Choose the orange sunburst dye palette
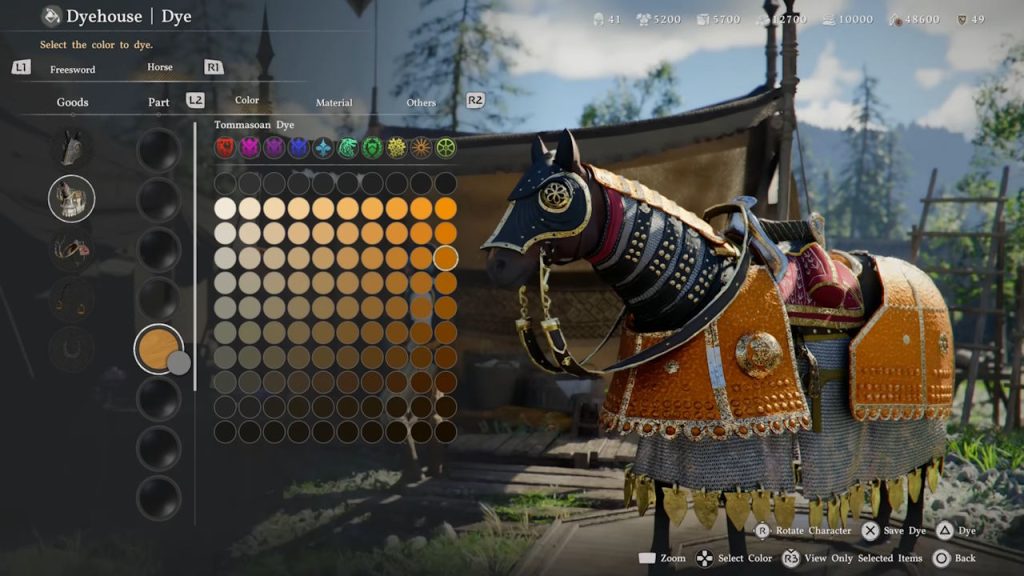The image size is (1024, 576). tap(421, 148)
